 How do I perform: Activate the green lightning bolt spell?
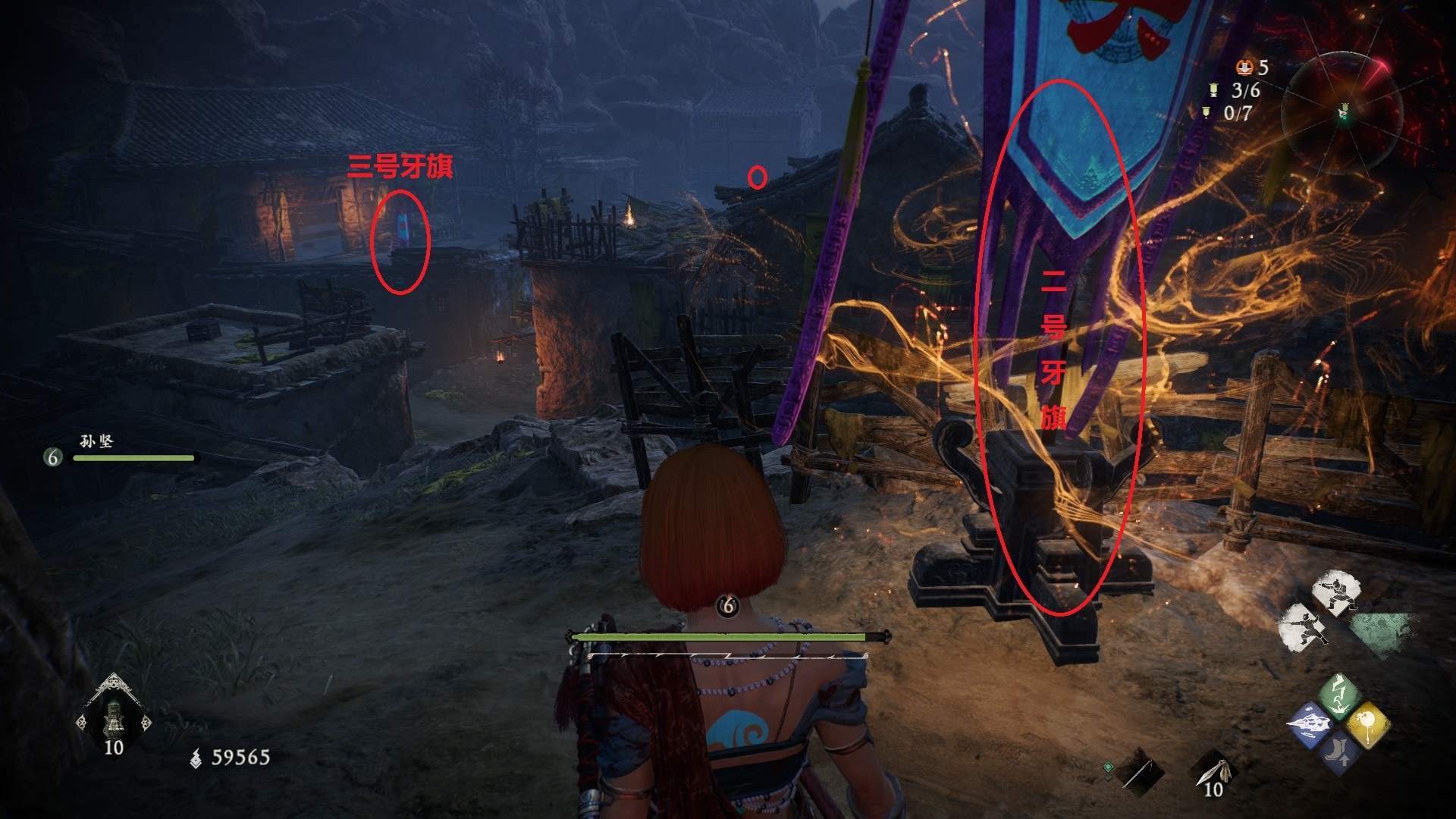tap(1338, 694)
